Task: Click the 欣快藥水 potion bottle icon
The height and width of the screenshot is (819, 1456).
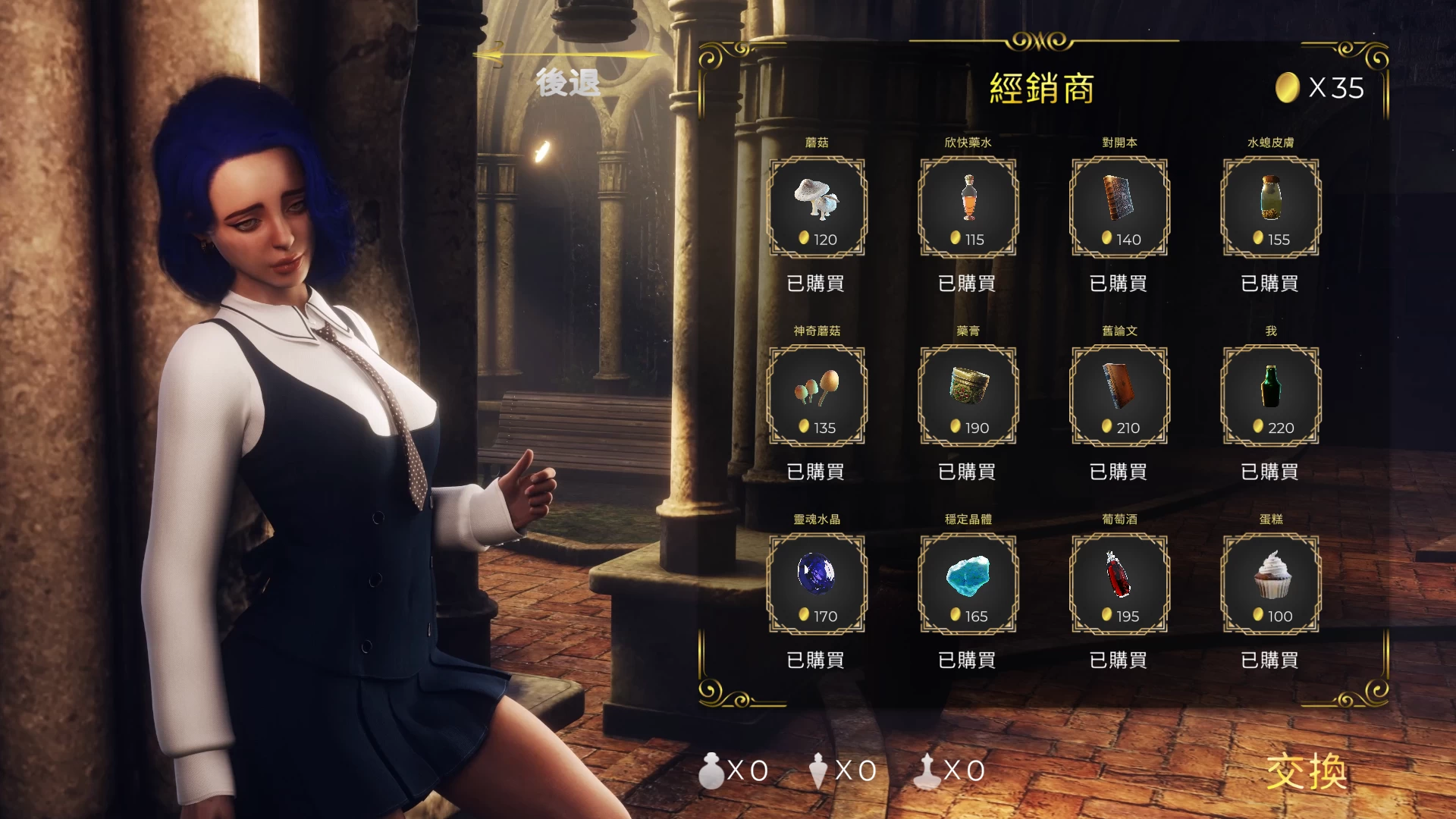Action: click(x=968, y=203)
